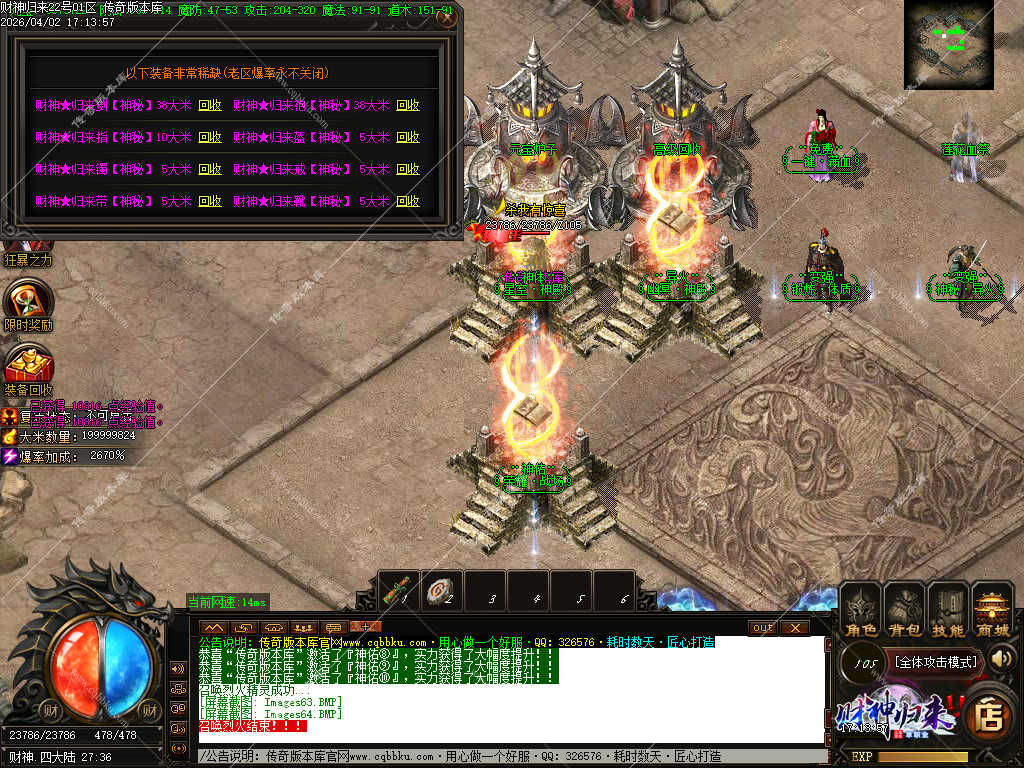This screenshot has height=768, width=1024.
Task: Recycle the 财神★归来靴 boots item
Action: click(408, 201)
